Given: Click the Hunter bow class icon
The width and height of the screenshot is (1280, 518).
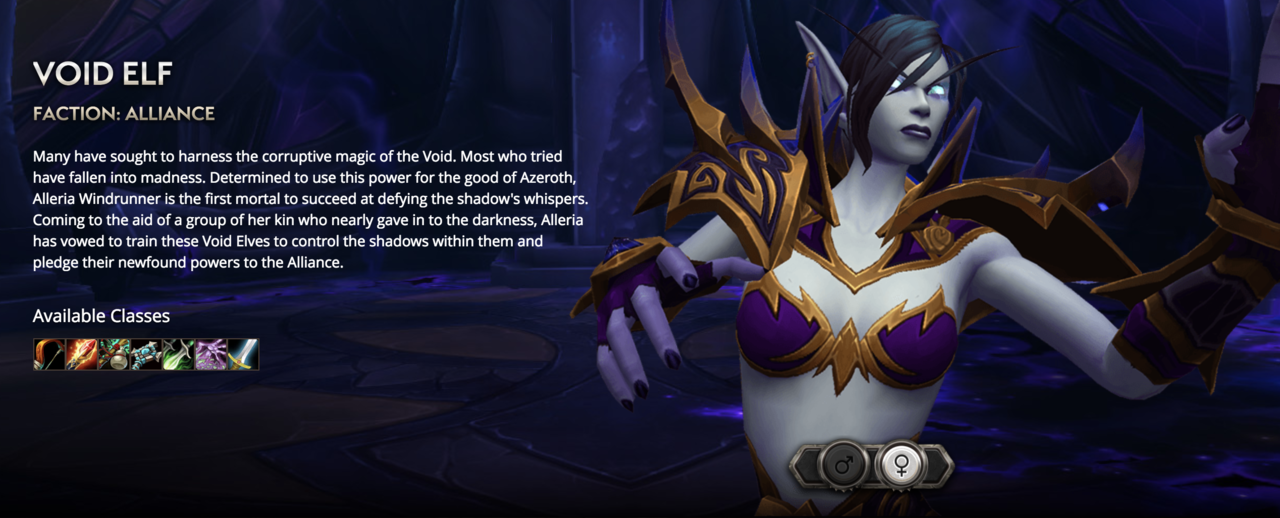Looking at the screenshot, I should [49, 355].
